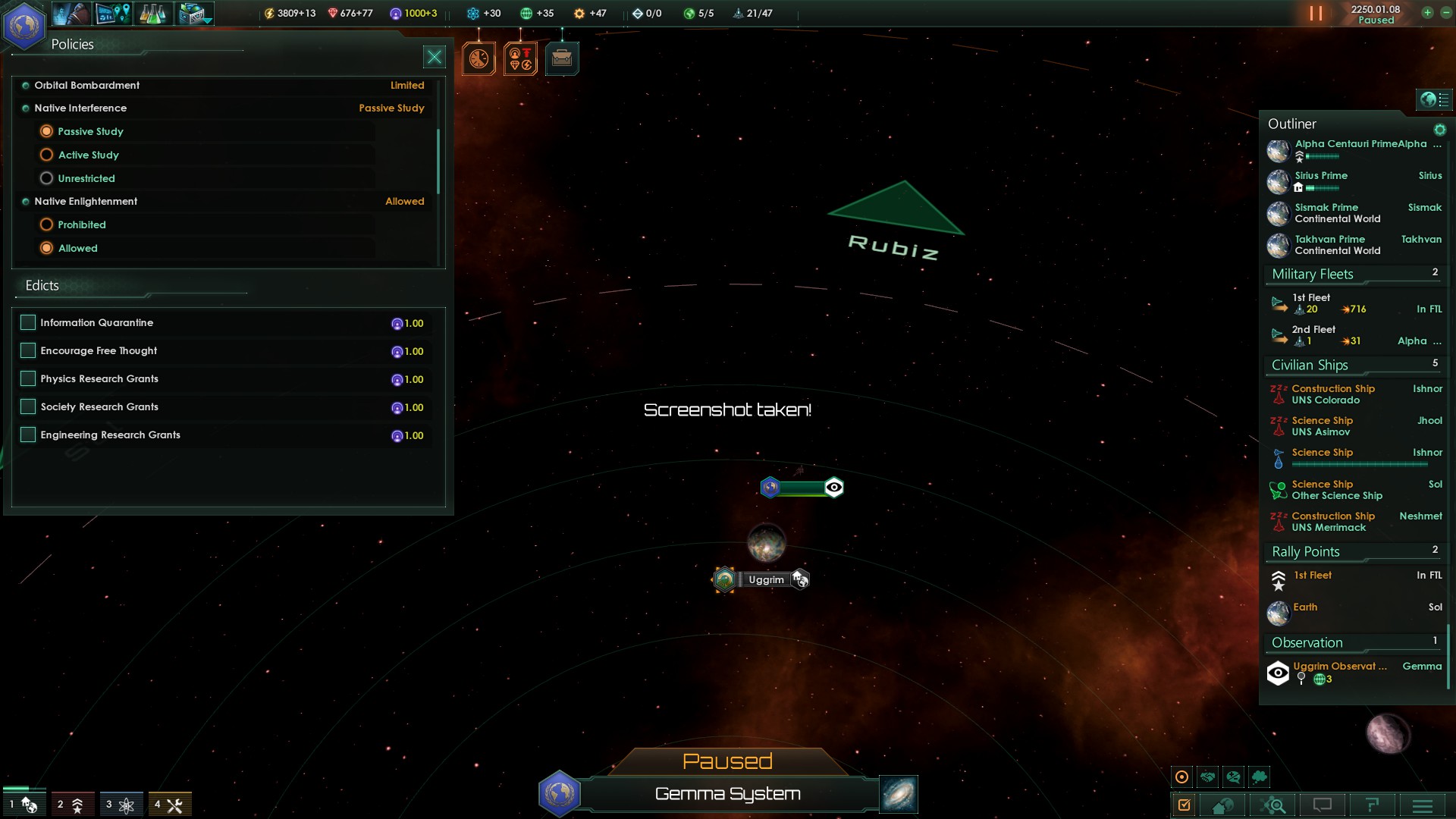
Task: Select Construction Ship UNS Colorado
Action: 1332,394
